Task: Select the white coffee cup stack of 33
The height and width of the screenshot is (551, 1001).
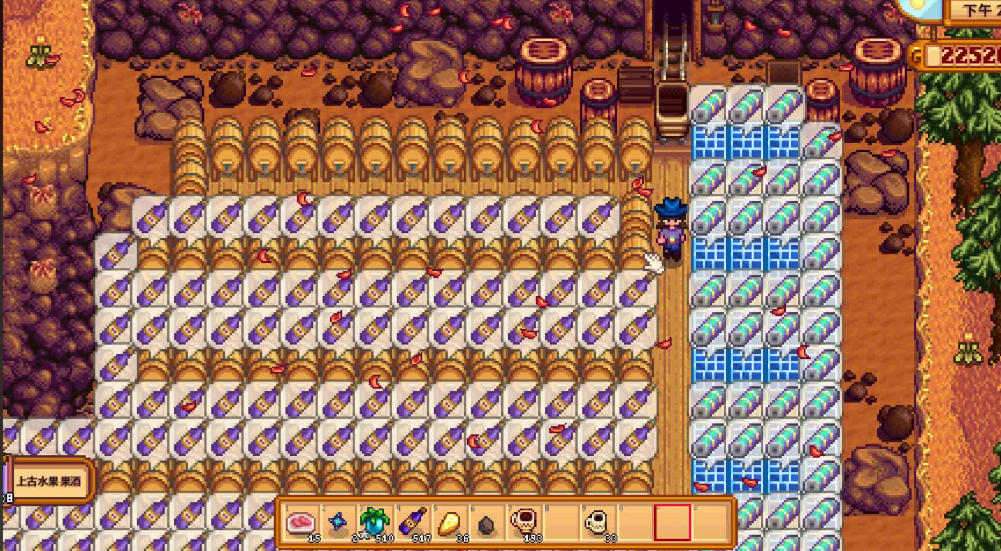Action: coord(597,522)
